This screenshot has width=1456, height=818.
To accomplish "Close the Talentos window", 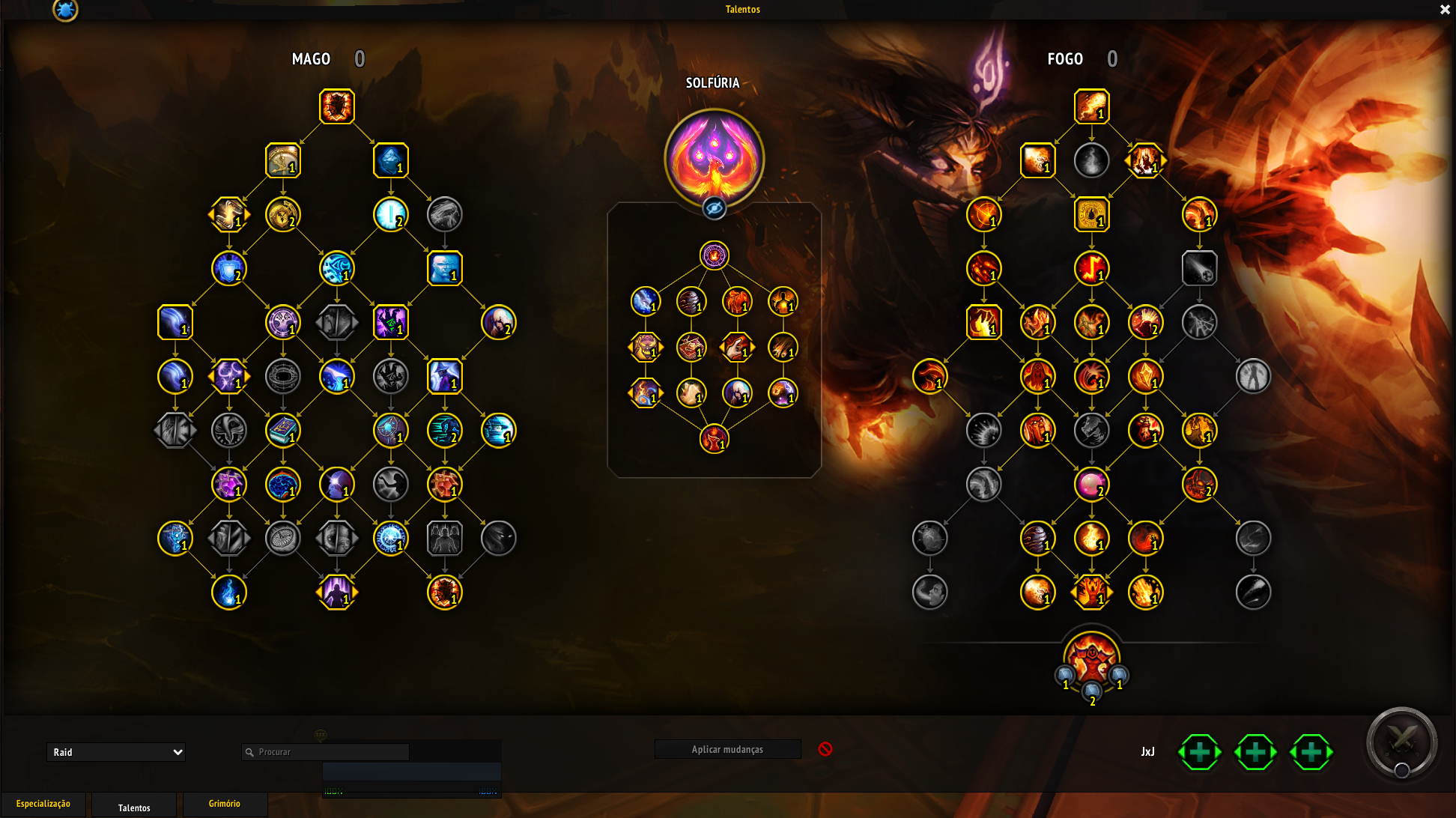I will (x=1445, y=10).
